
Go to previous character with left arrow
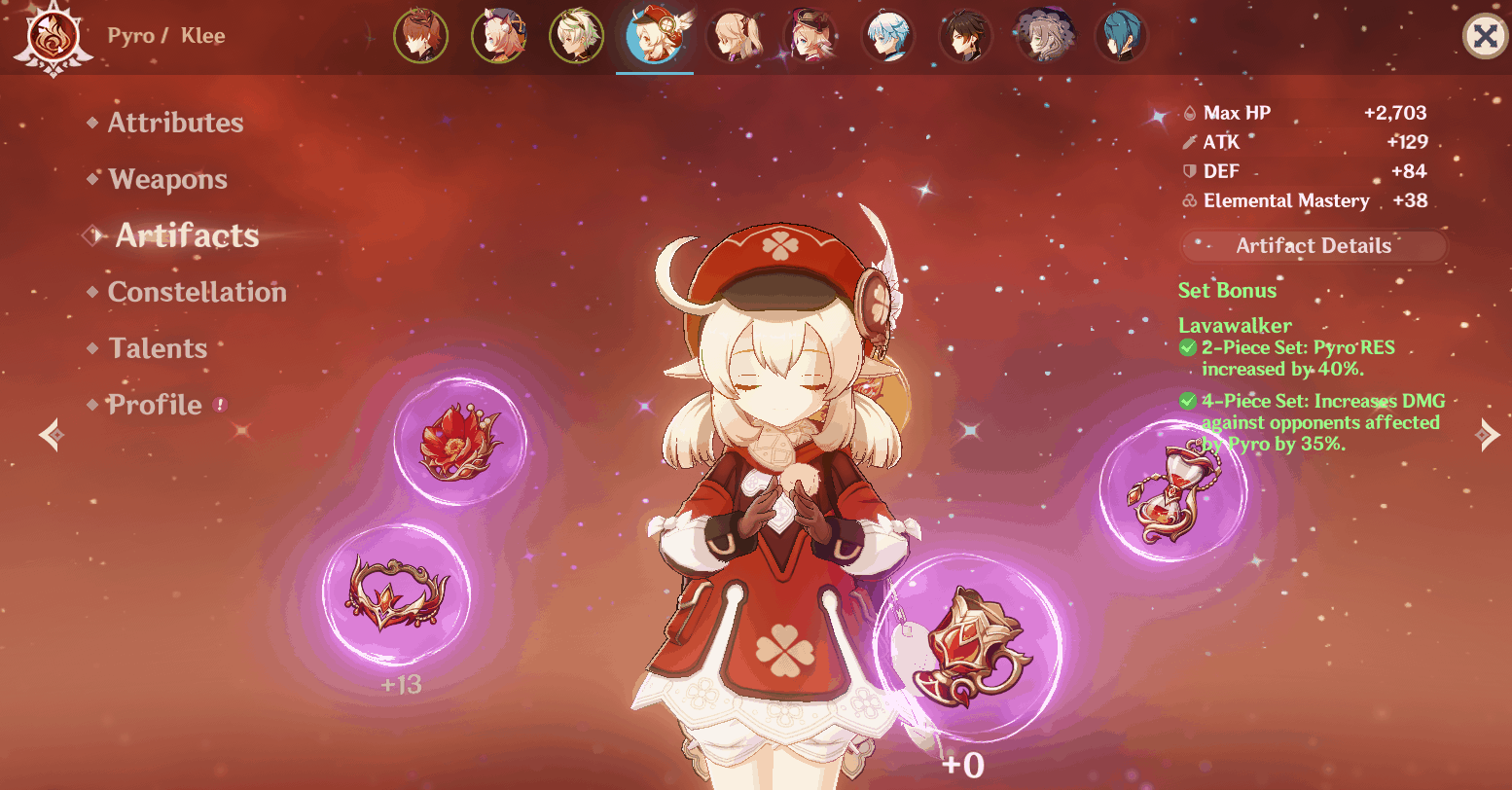click(x=51, y=435)
